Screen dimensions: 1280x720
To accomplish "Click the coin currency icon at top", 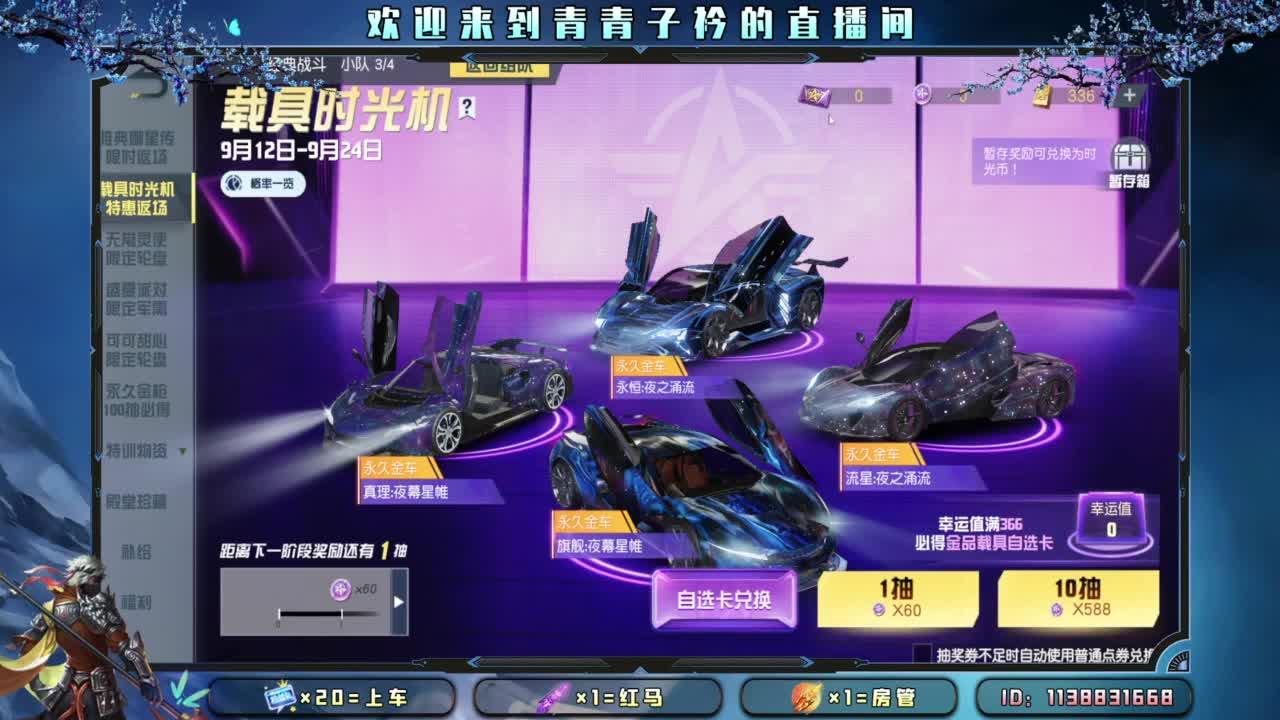I will coord(920,95).
